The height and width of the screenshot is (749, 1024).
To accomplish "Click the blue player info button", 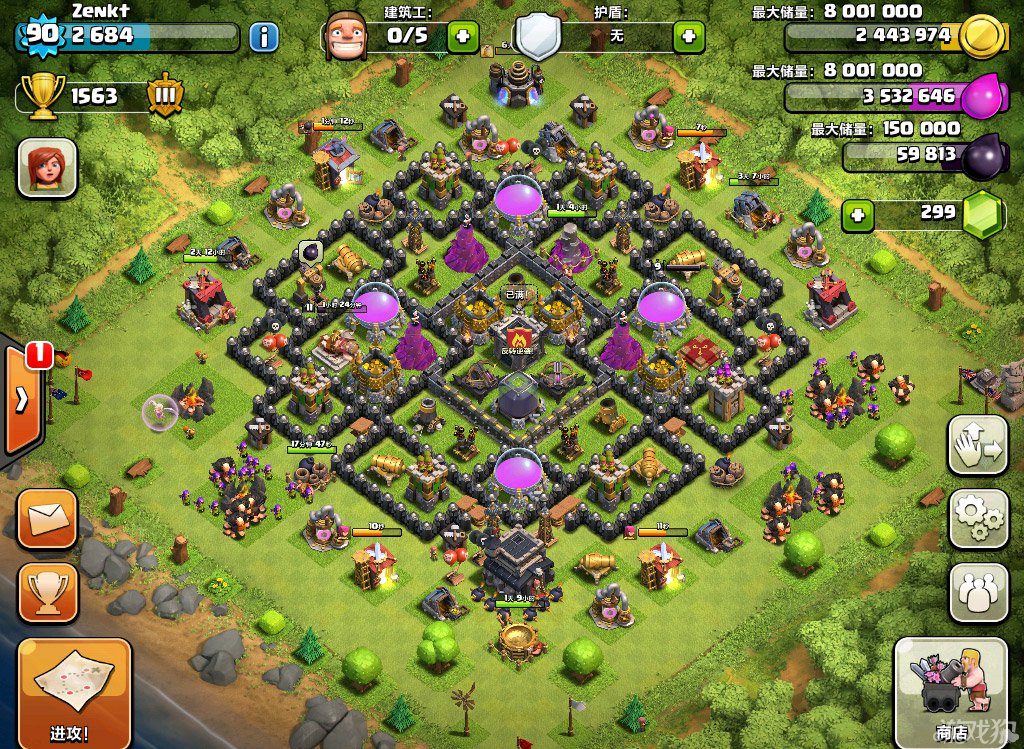I will [263, 38].
